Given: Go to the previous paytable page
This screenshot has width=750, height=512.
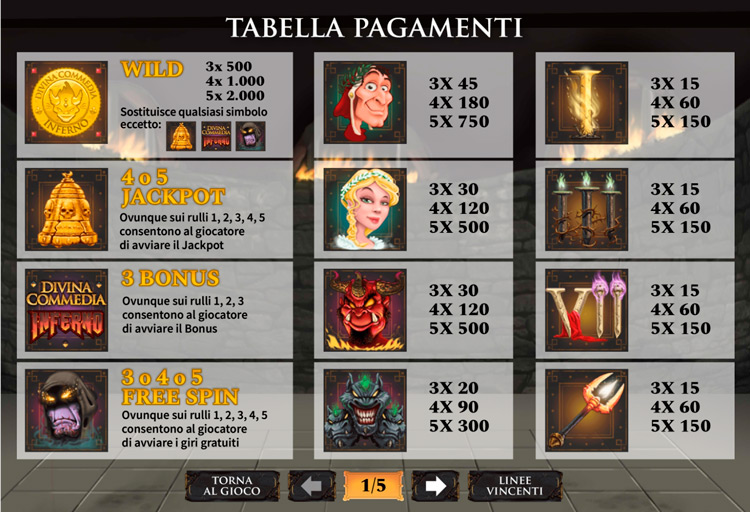Looking at the screenshot, I should click(x=311, y=486).
